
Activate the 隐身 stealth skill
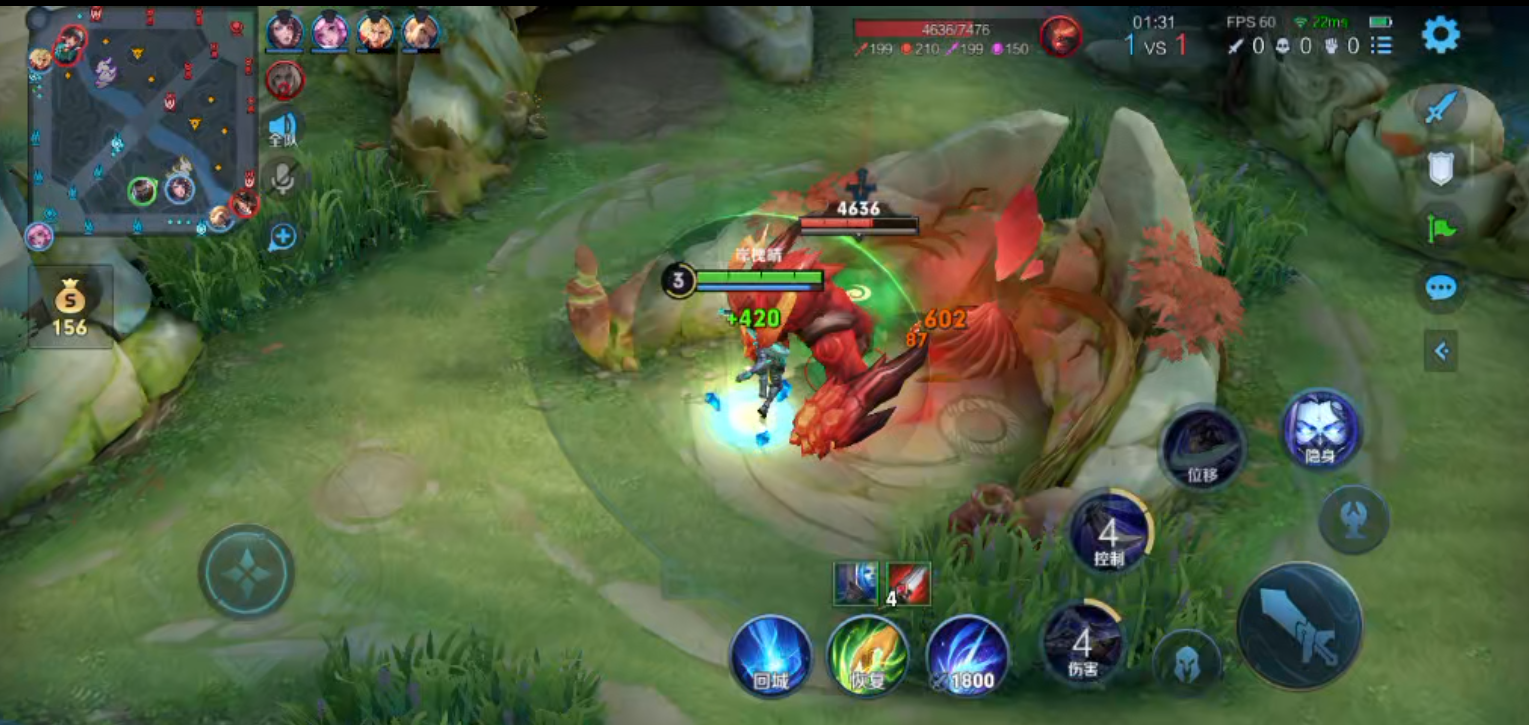[1320, 430]
